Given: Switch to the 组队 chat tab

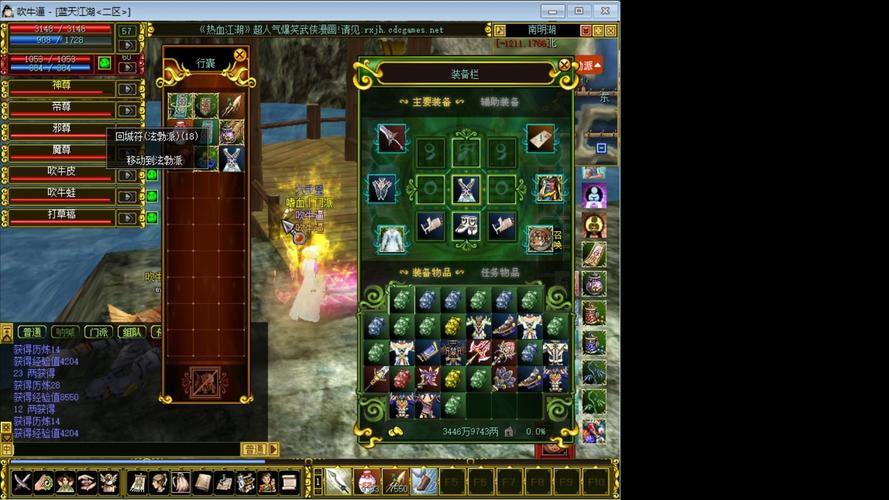Looking at the screenshot, I should click(130, 332).
